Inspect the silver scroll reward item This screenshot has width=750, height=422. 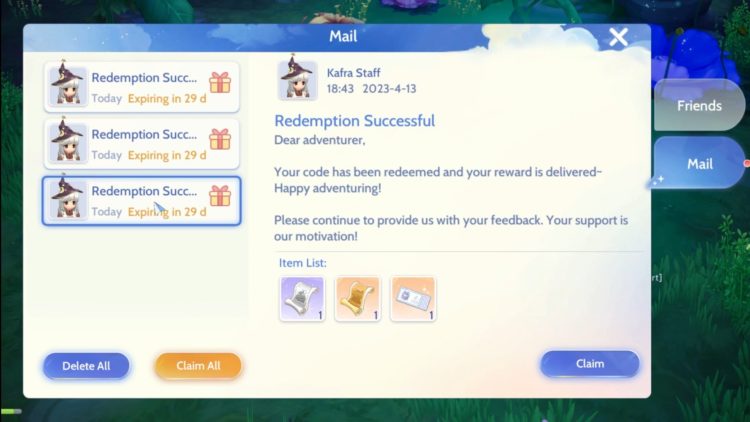coord(301,299)
